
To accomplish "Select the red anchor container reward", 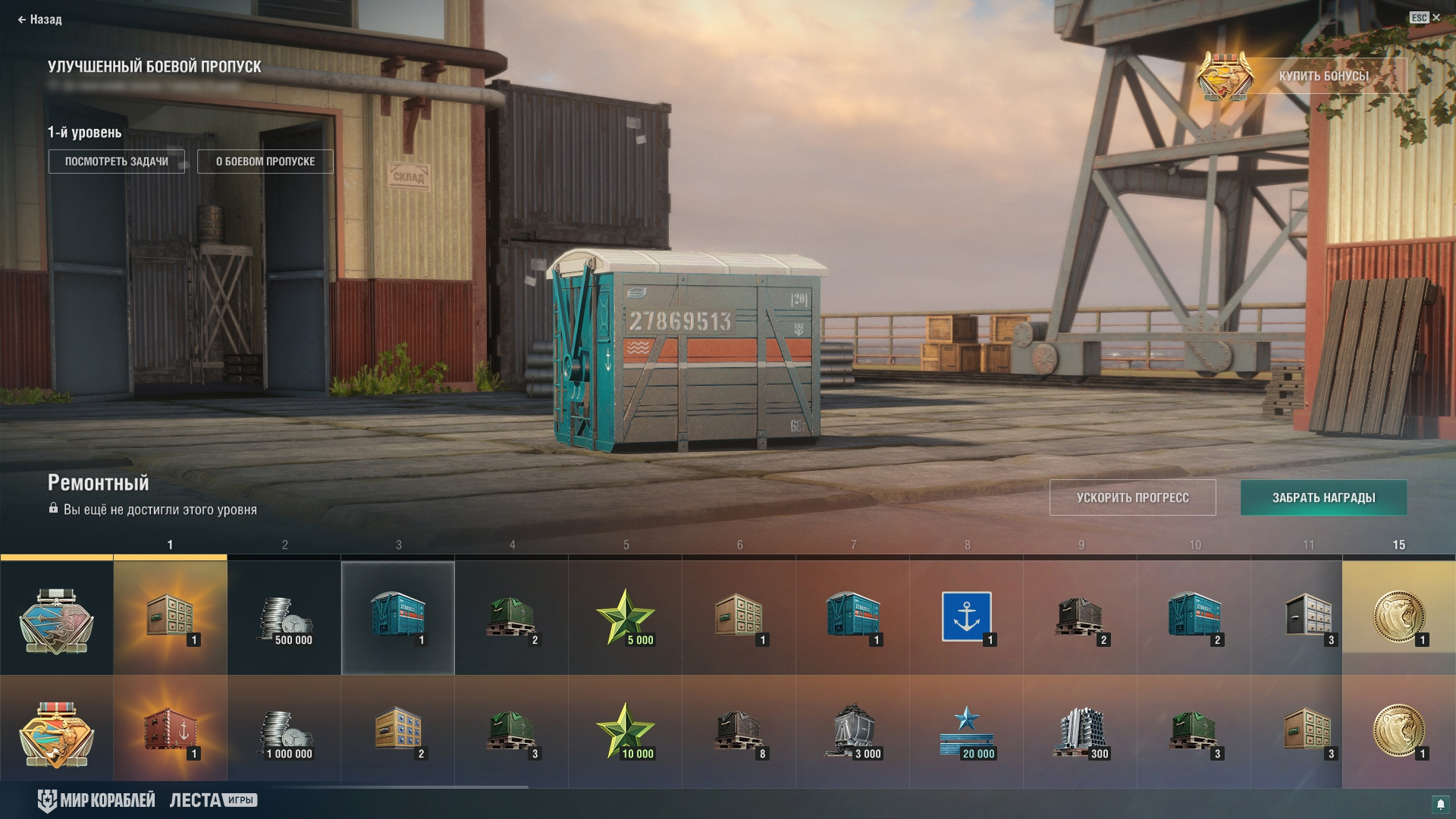I will [171, 733].
